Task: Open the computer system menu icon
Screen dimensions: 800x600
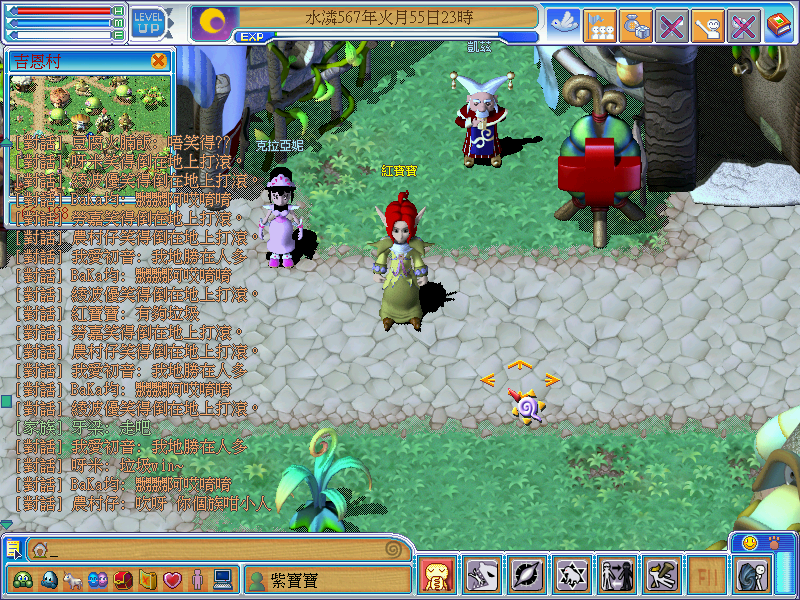Action: point(222,579)
